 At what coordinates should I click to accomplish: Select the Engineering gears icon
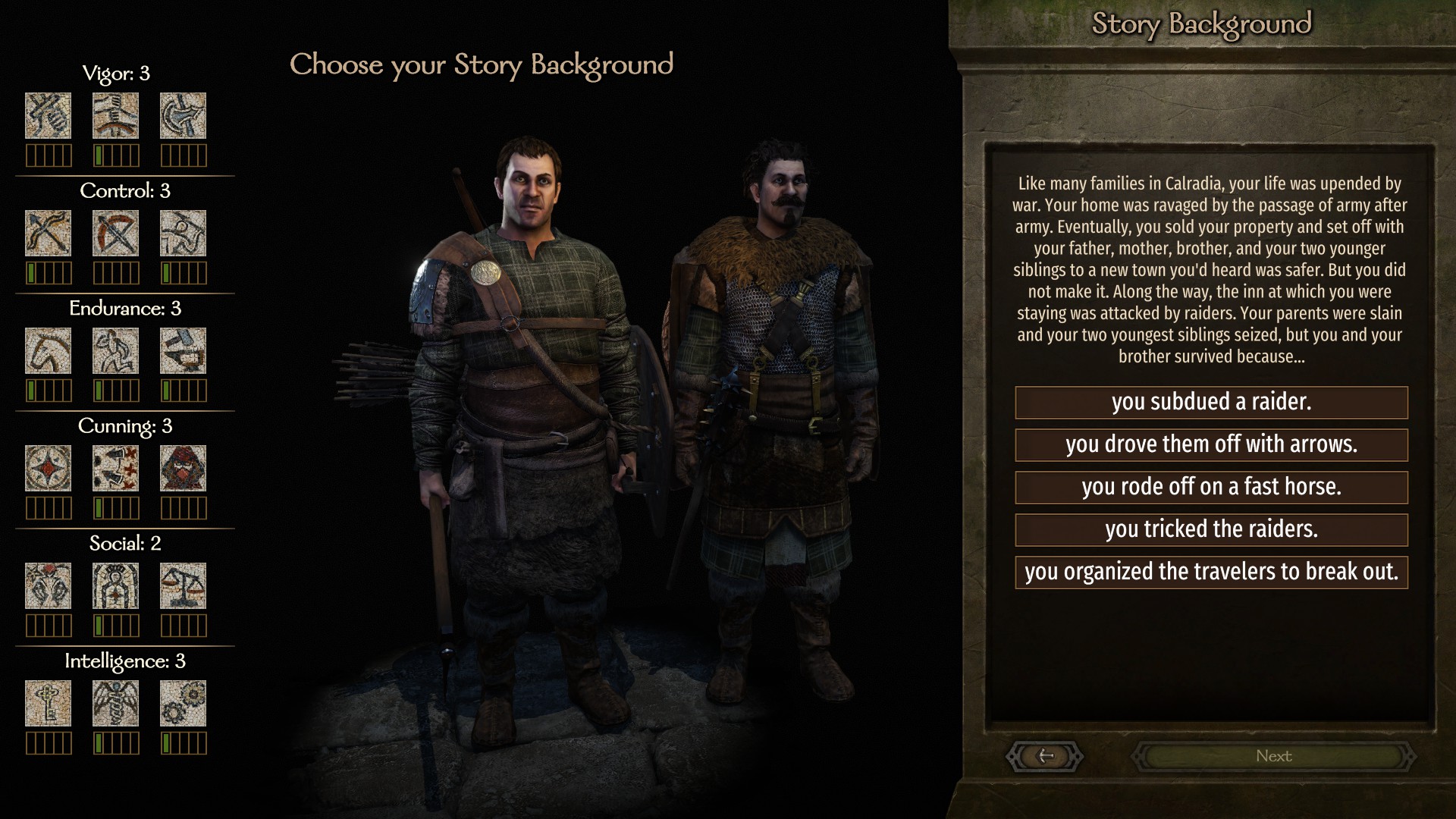click(x=183, y=703)
